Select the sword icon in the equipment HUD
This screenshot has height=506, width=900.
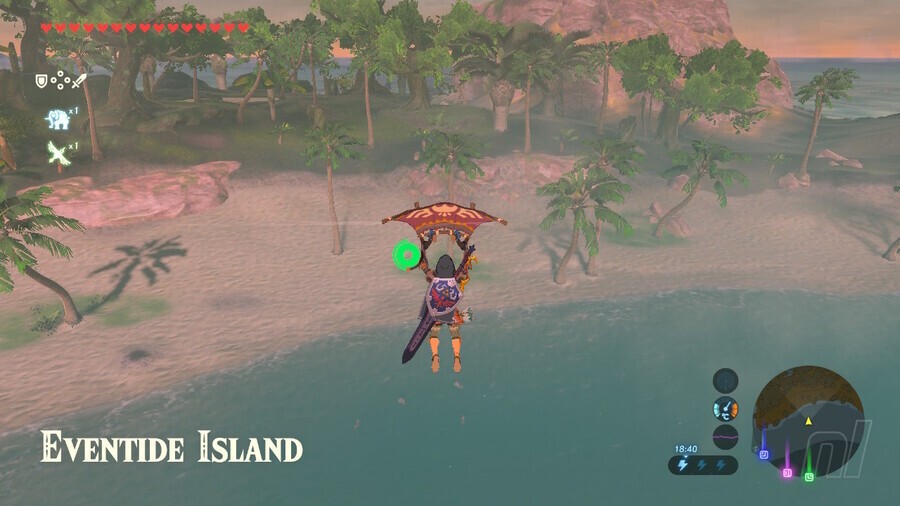point(79,81)
